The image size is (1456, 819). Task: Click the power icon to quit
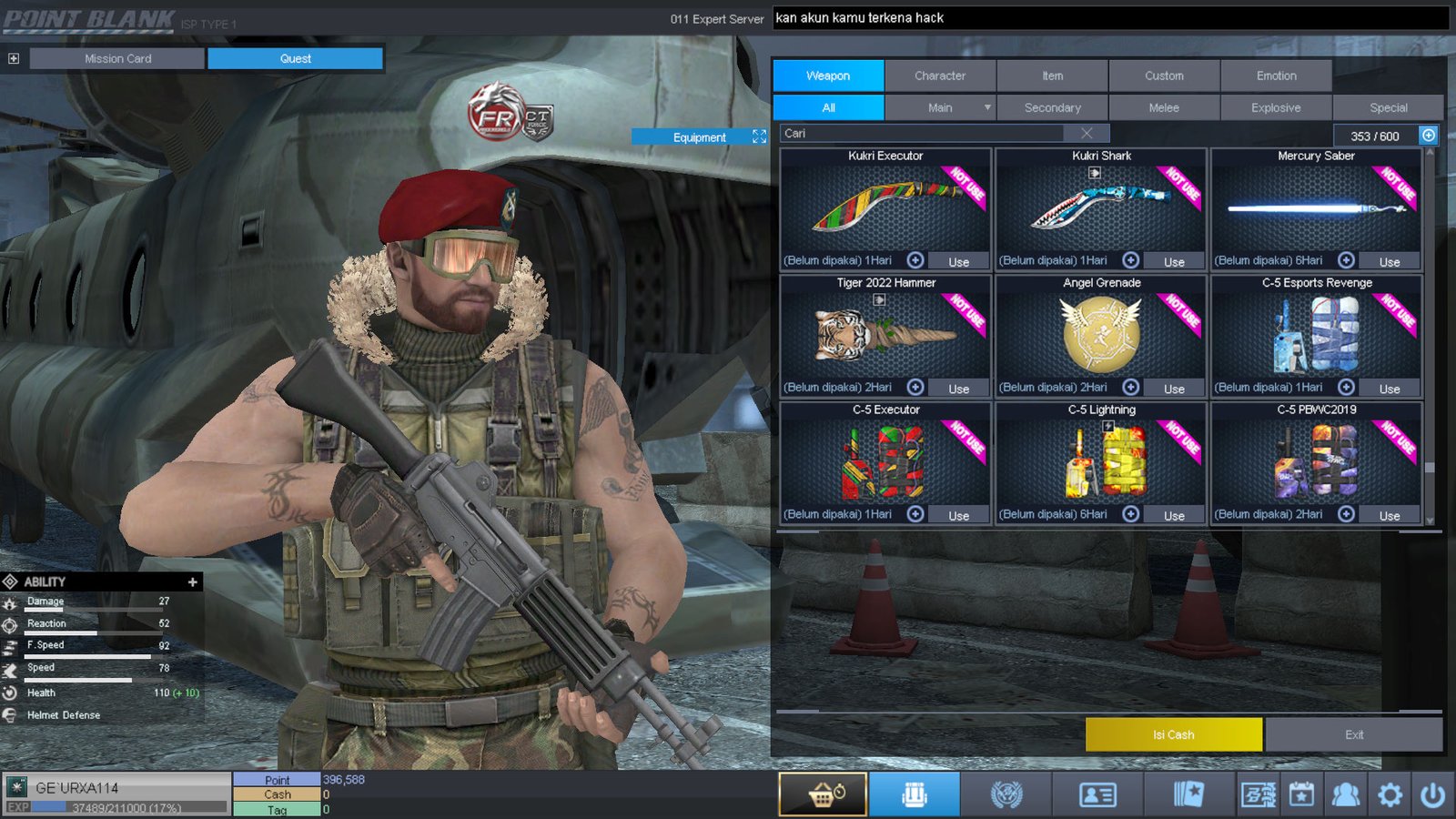[1432, 794]
